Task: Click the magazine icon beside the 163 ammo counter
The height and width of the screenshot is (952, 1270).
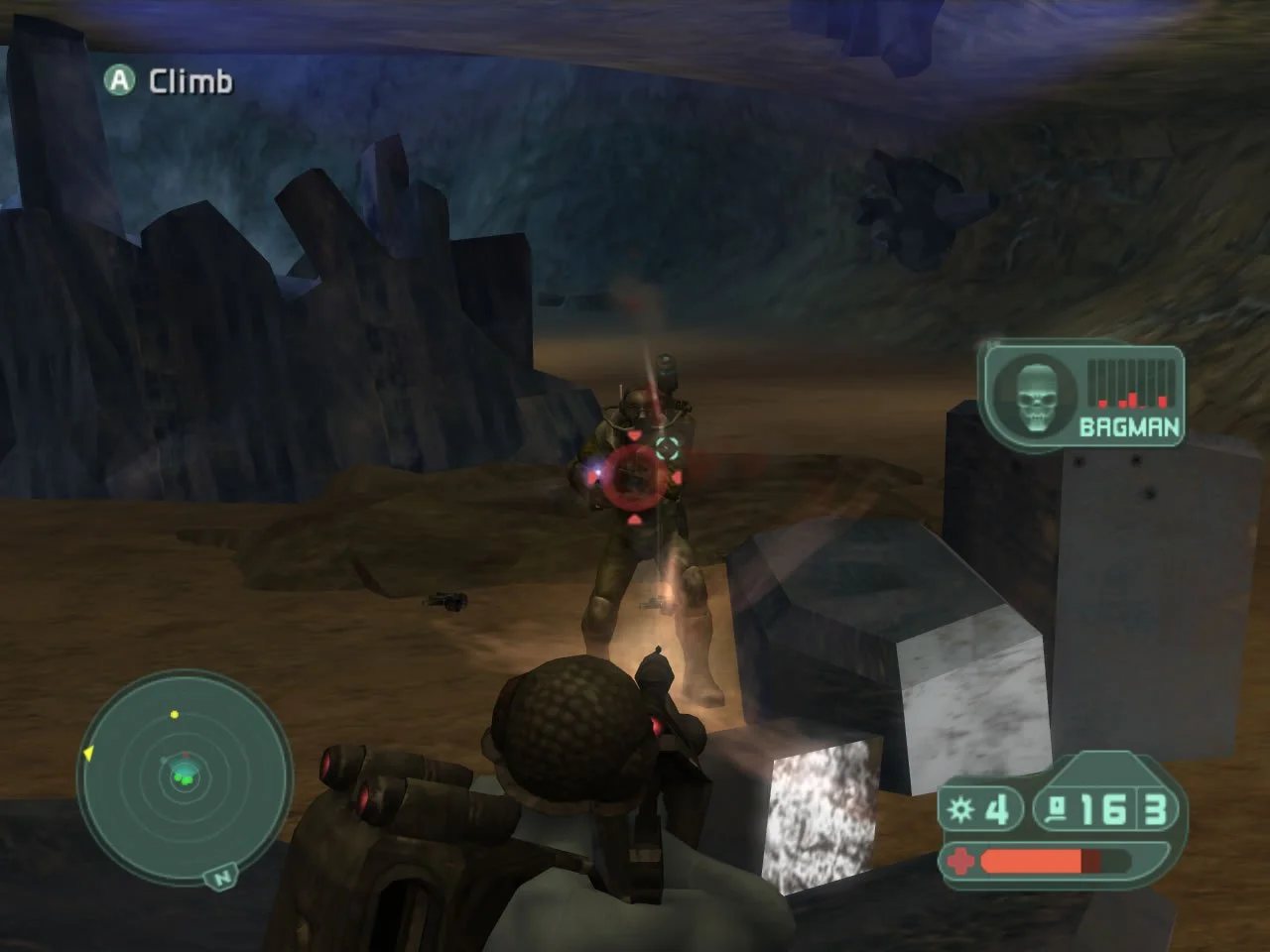Action: point(1057,809)
